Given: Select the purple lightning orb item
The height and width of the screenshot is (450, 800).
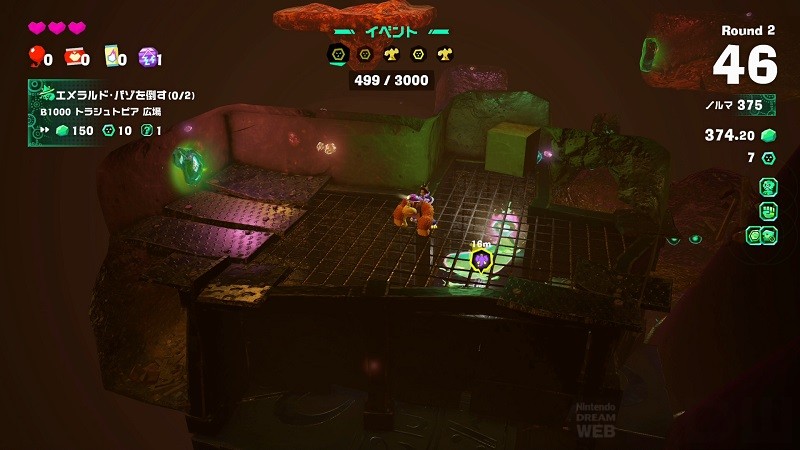Looking at the screenshot, I should (x=147, y=56).
